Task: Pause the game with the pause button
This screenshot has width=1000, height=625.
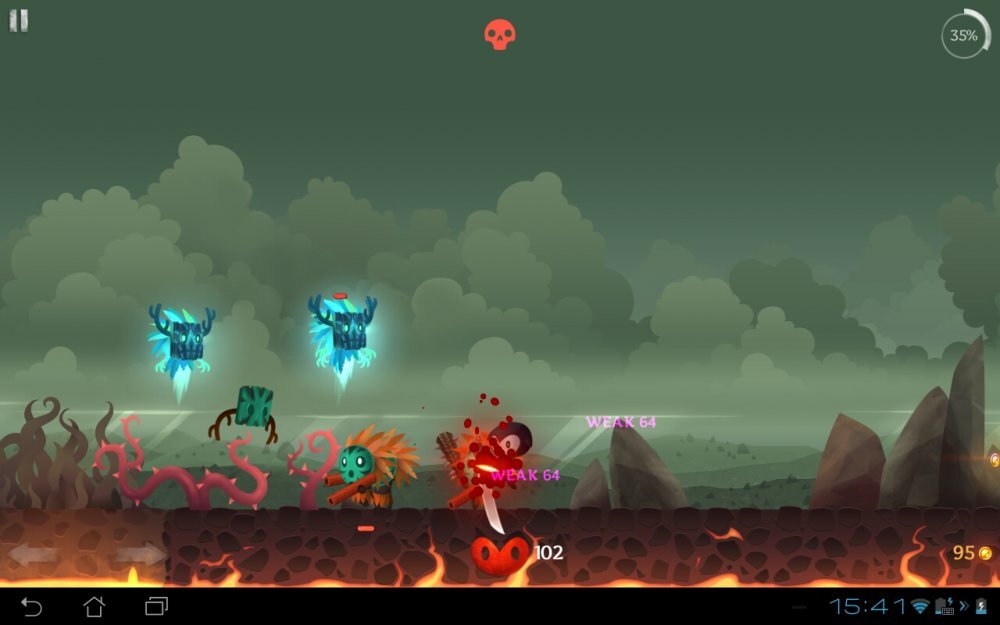Action: (x=19, y=21)
